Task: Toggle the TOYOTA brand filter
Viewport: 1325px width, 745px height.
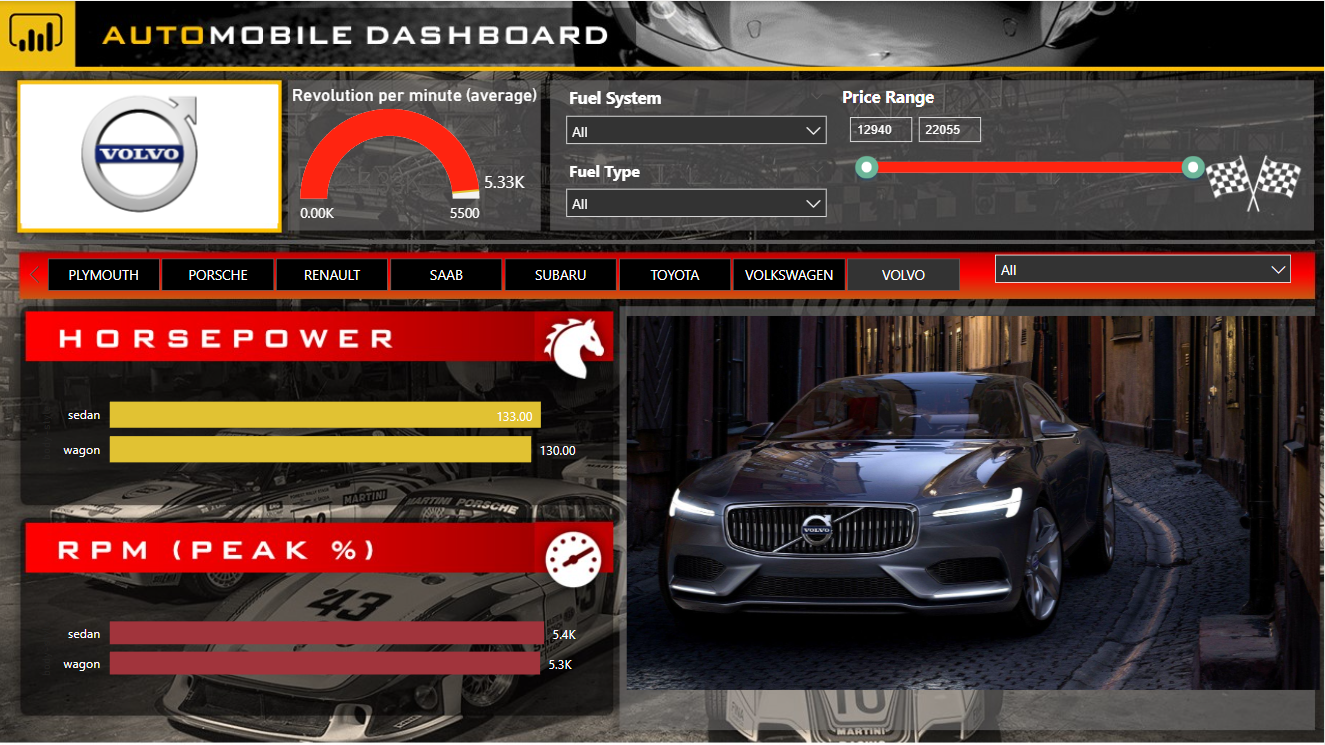Action: tap(674, 273)
